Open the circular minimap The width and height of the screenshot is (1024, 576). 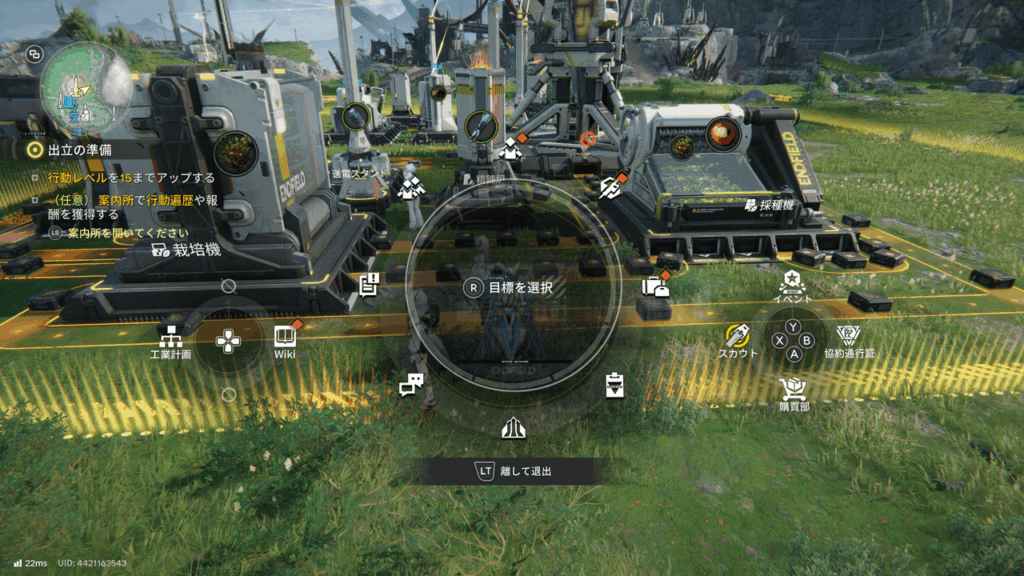pos(84,87)
